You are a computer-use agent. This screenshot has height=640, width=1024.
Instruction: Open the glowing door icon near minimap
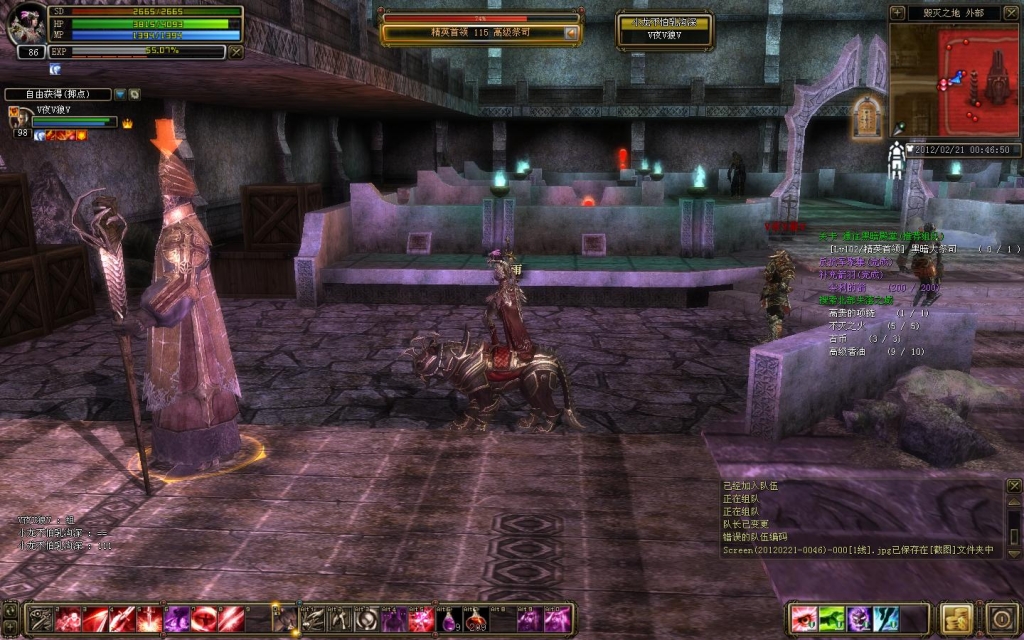coord(866,118)
